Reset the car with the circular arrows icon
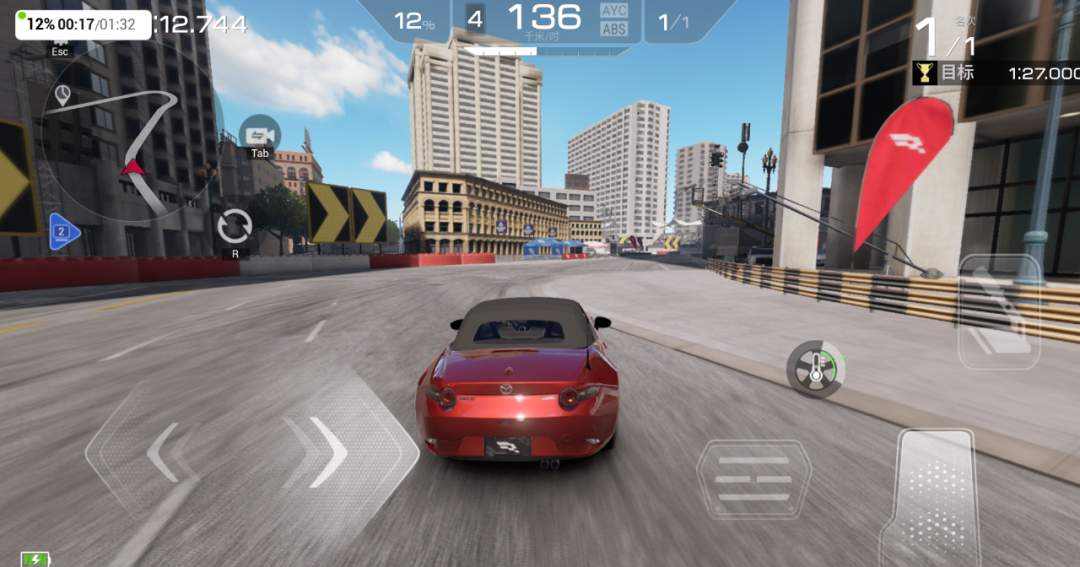Screen dimensions: 1080x567 click(235, 226)
